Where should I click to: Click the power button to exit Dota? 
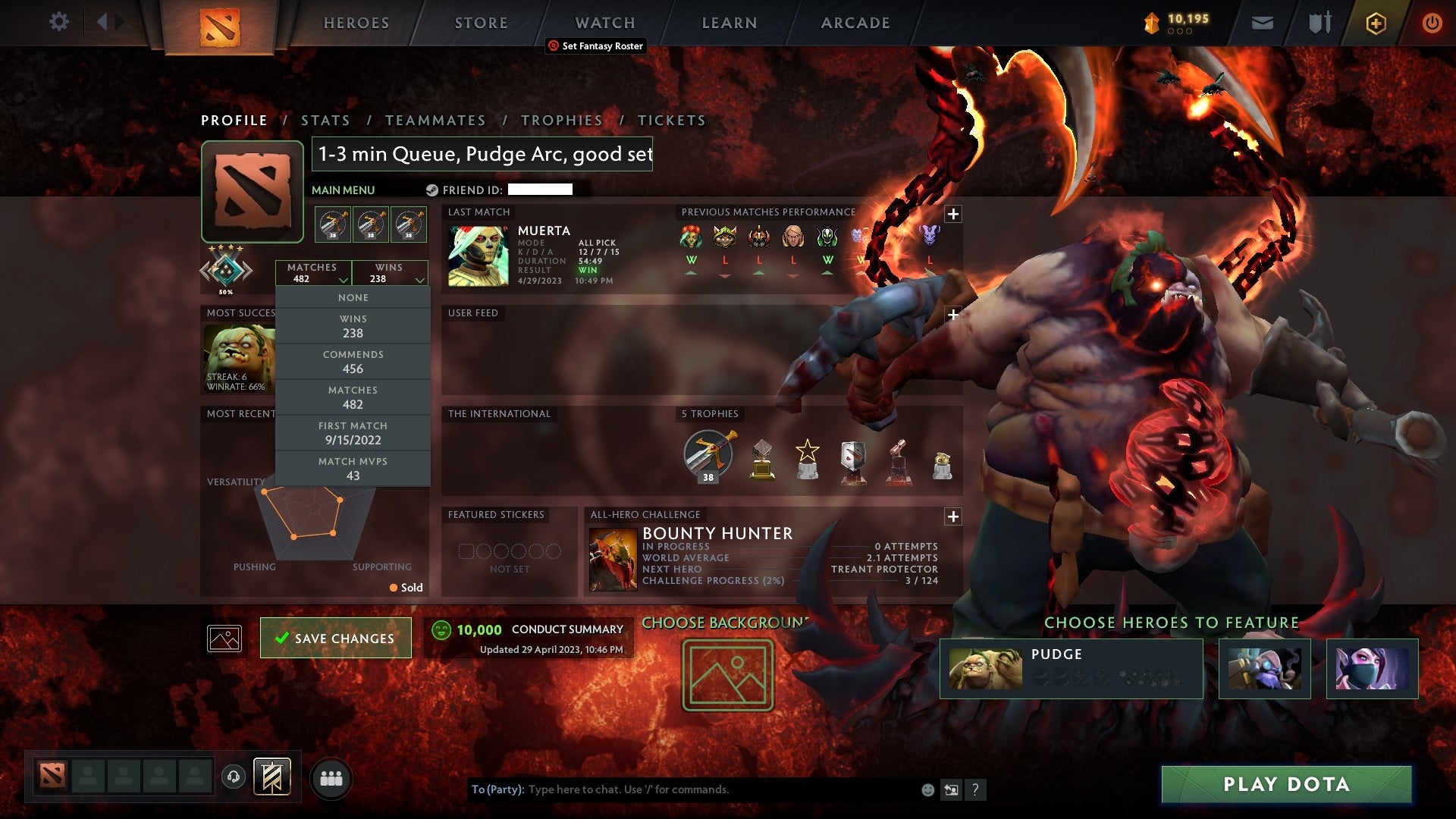(1432, 22)
